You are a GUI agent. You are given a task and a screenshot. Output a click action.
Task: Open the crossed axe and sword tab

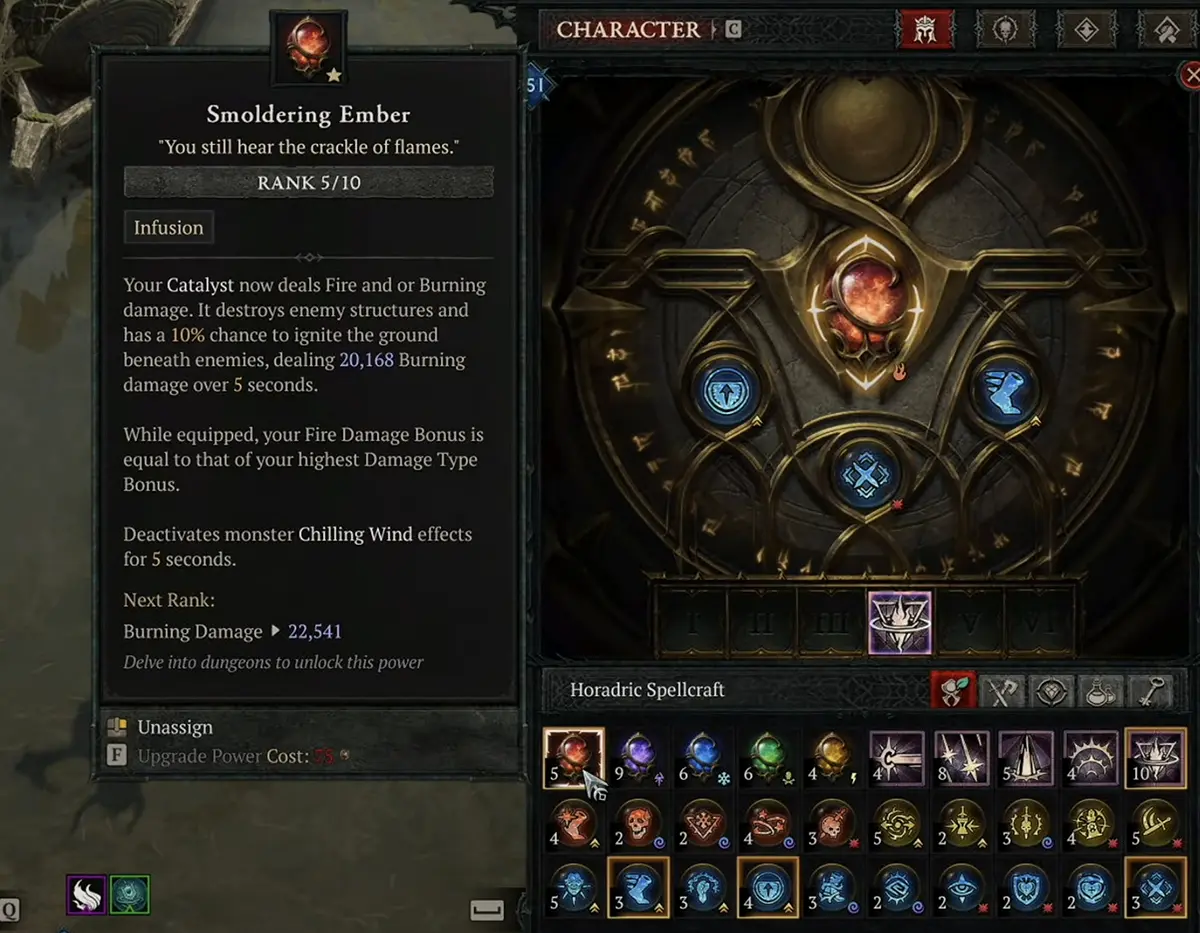(x=1004, y=691)
